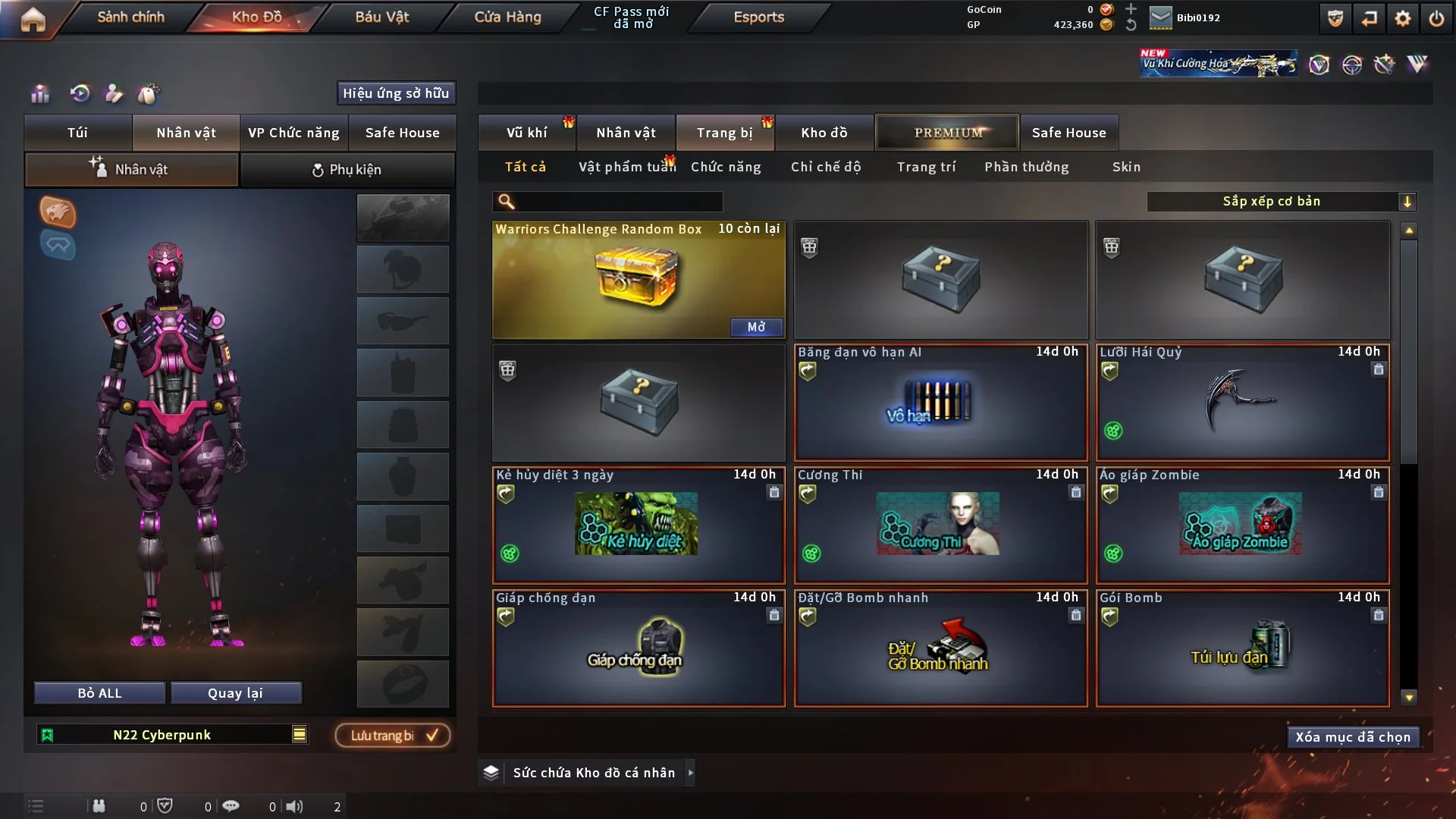1456x819 pixels.
Task: Open the gear settings icon
Action: pyautogui.click(x=1402, y=18)
